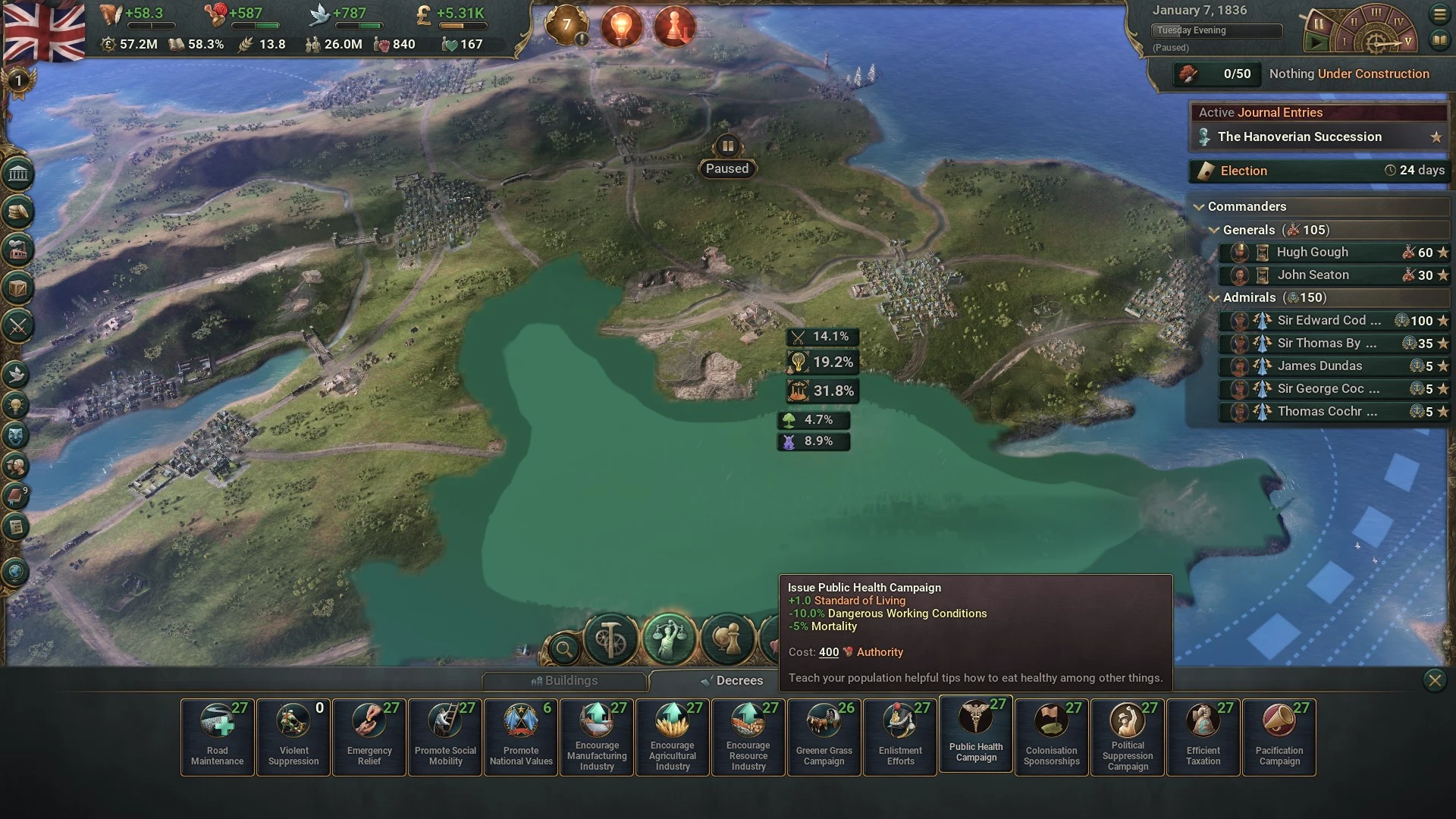Screen dimensions: 1456x819
Task: Favorite The Hanoverian Succession journal entry star
Action: (1436, 137)
